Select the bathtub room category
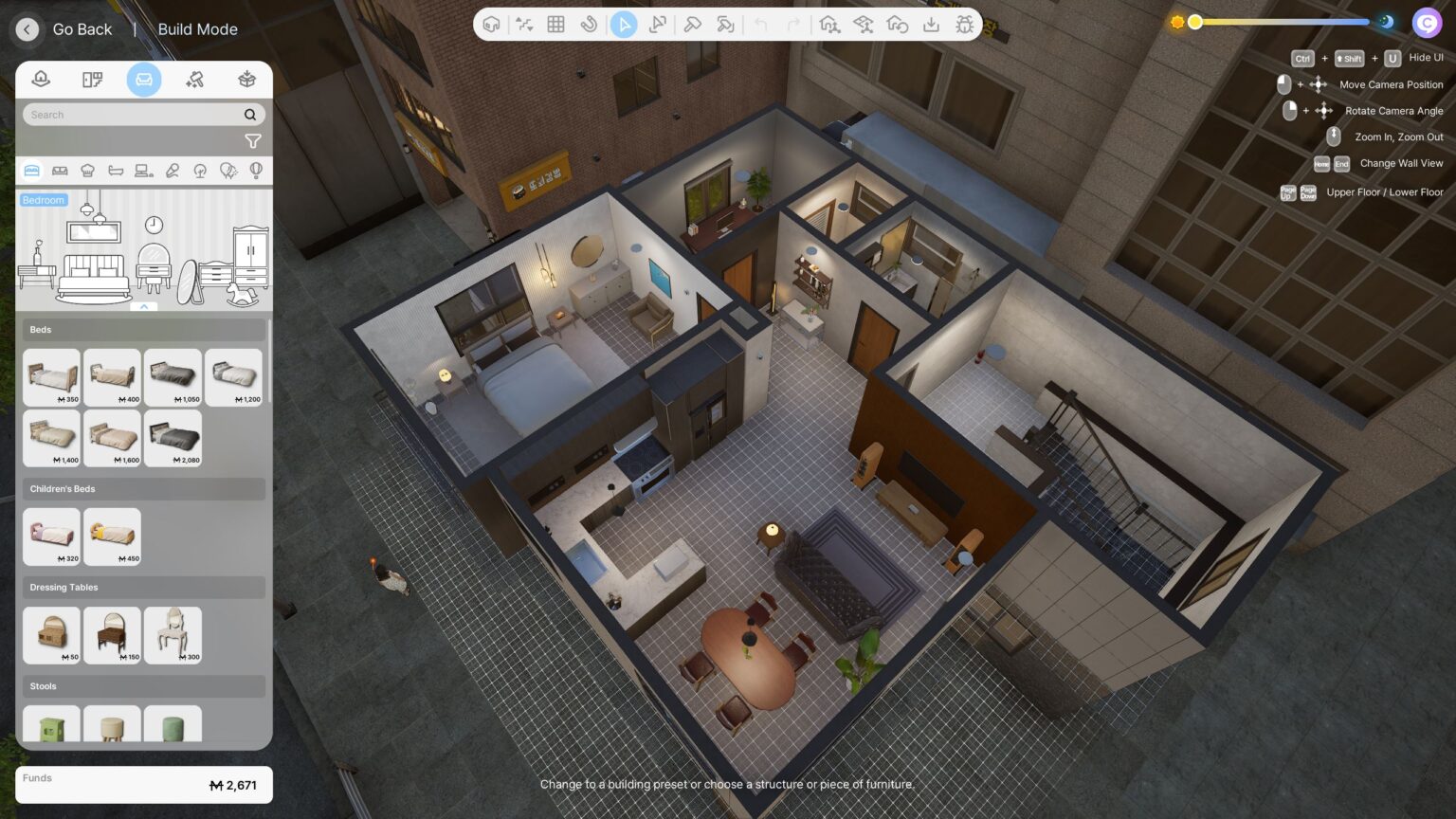This screenshot has width=1456, height=819. pos(116,171)
